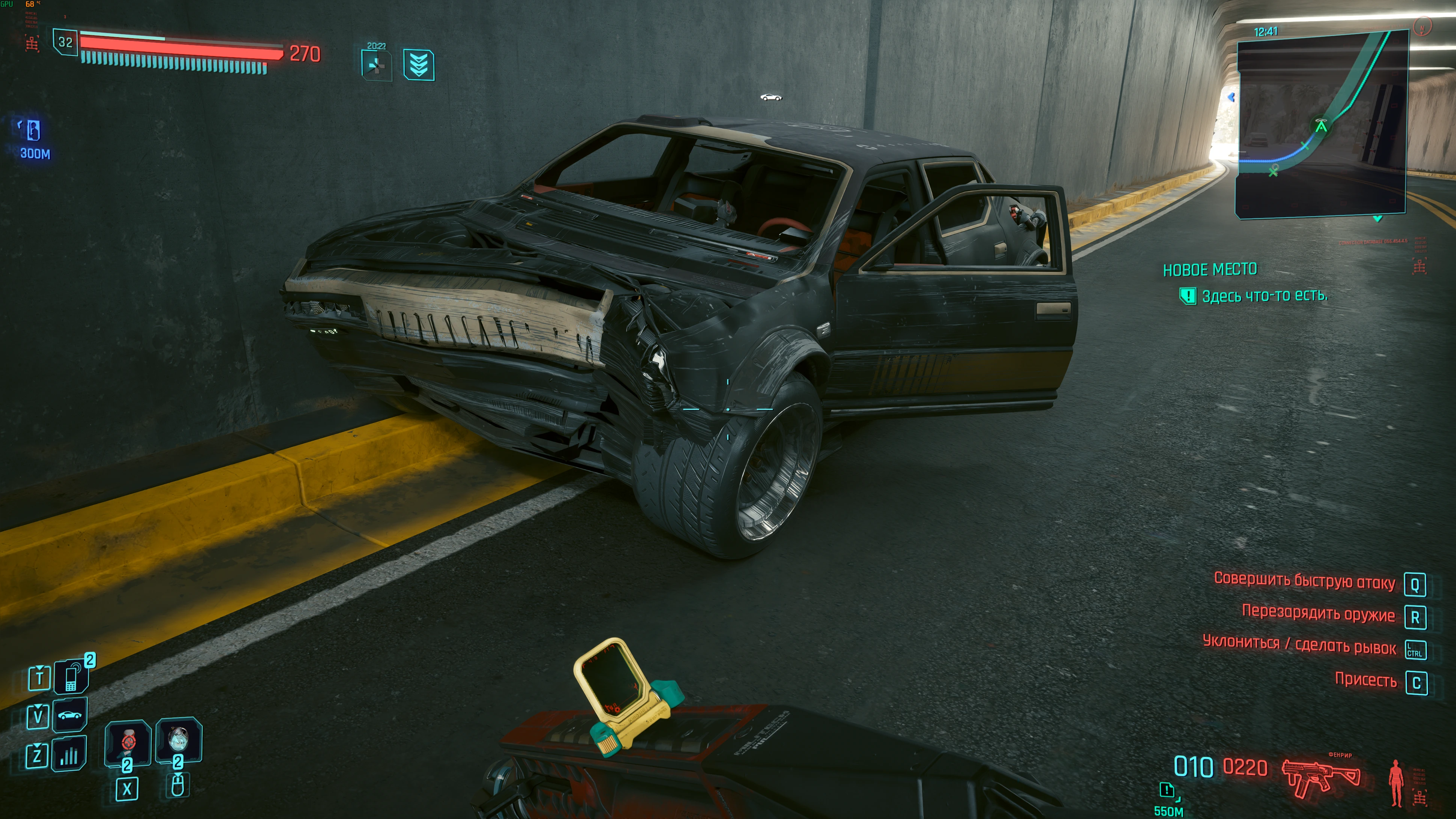Open the phone icon with 2 notifications

point(71,677)
